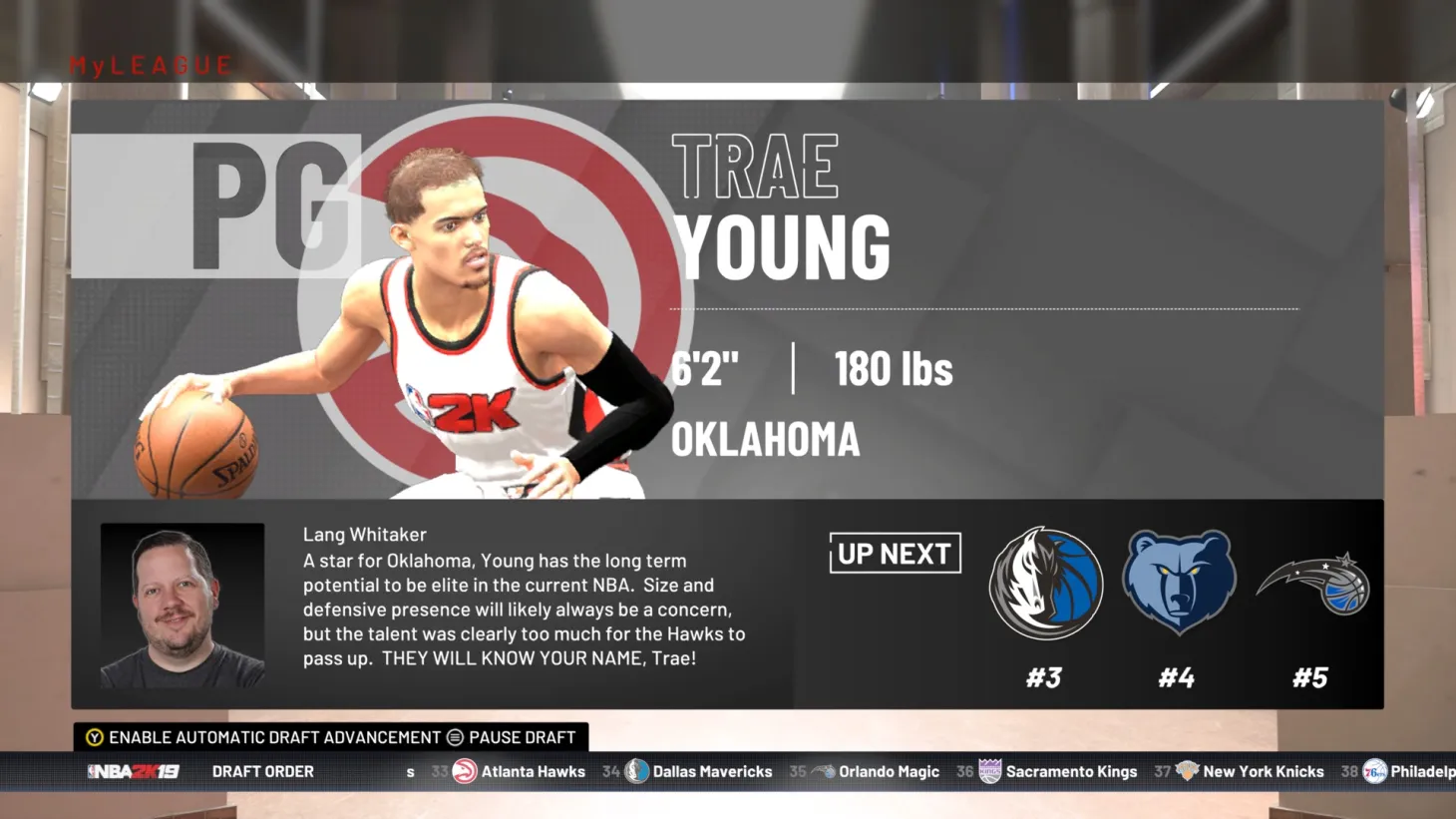Click the New York Knicks logo at pick 37
This screenshot has height=819, width=1456.
pyautogui.click(x=1187, y=771)
